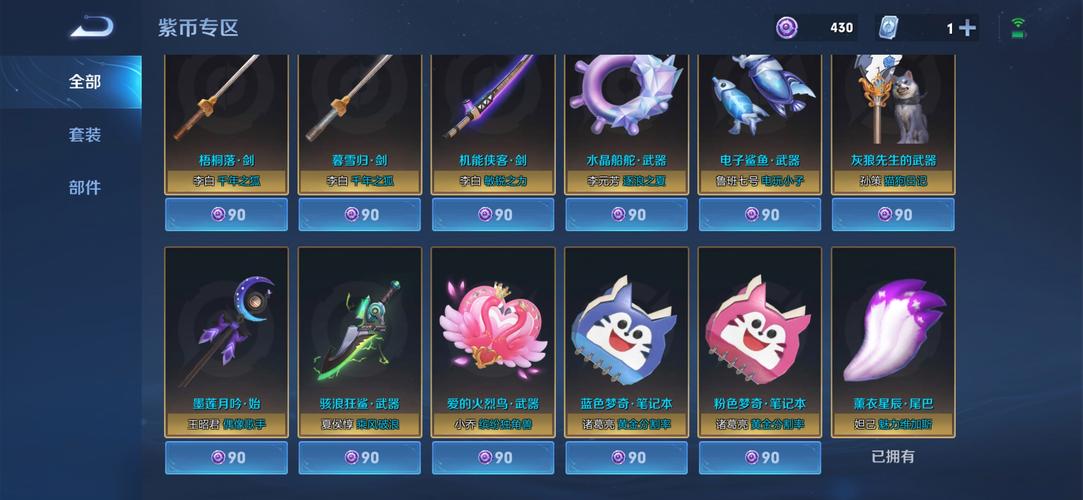Buy 爱的火烈鸟·武器 with its 90 button
1083x500 pixels.
492,457
